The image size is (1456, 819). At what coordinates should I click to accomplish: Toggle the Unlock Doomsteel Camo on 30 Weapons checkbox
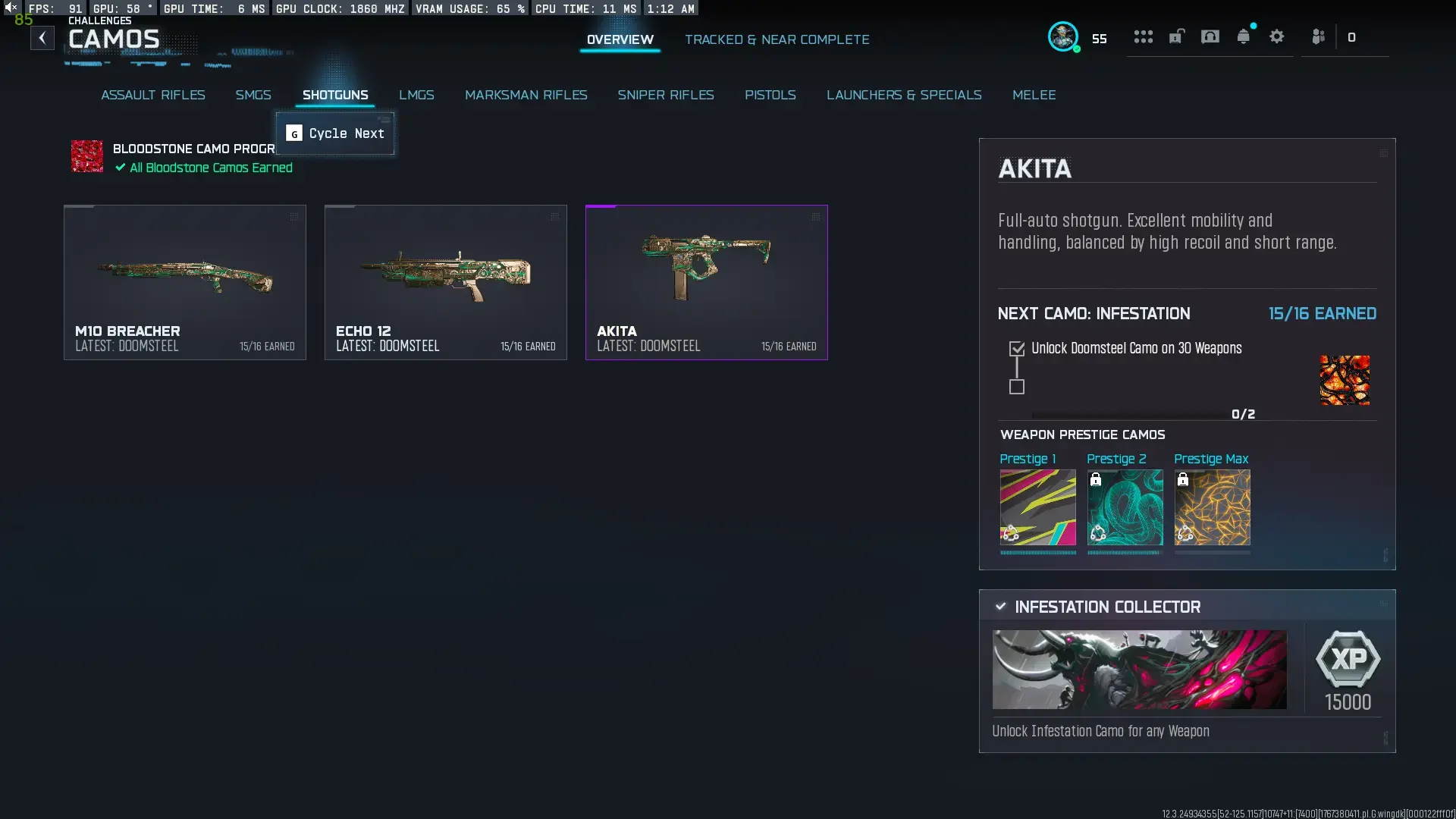tap(1016, 347)
